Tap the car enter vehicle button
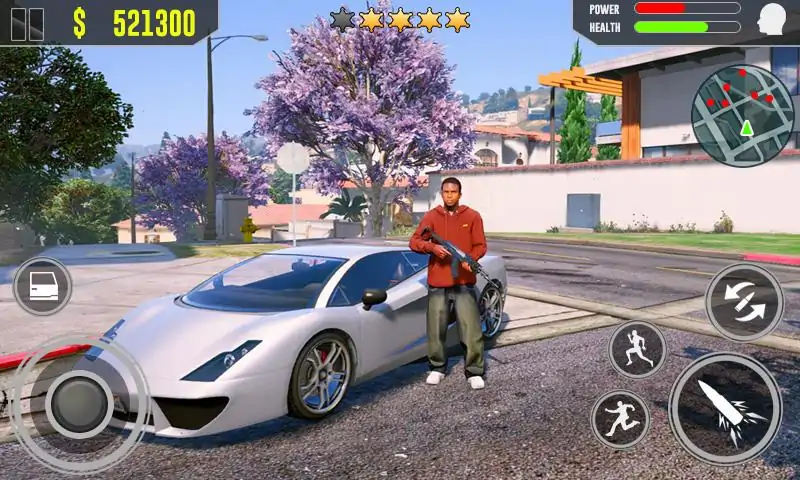The height and width of the screenshot is (480, 800). click(x=42, y=287)
